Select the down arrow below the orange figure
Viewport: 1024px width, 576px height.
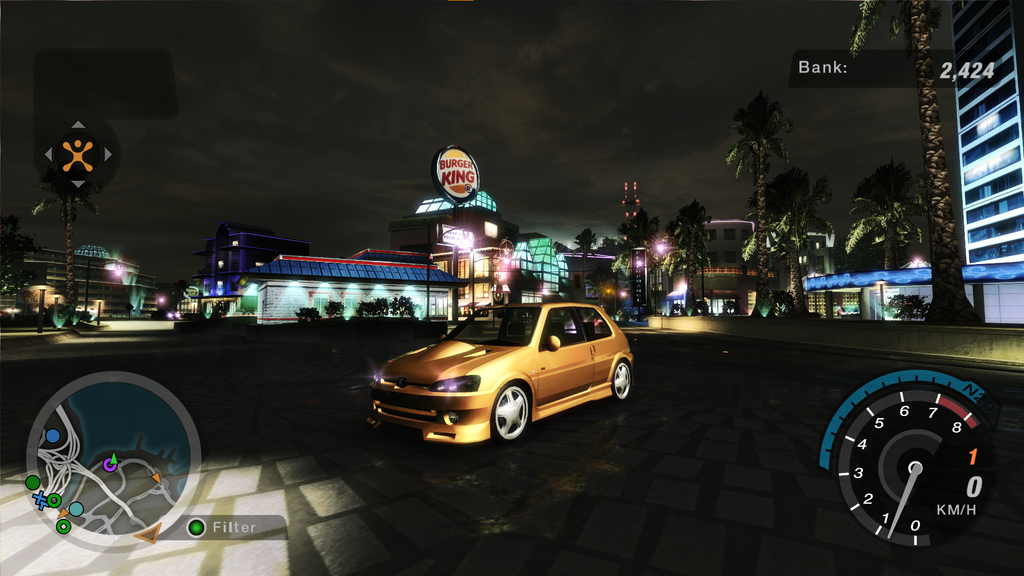click(x=77, y=183)
